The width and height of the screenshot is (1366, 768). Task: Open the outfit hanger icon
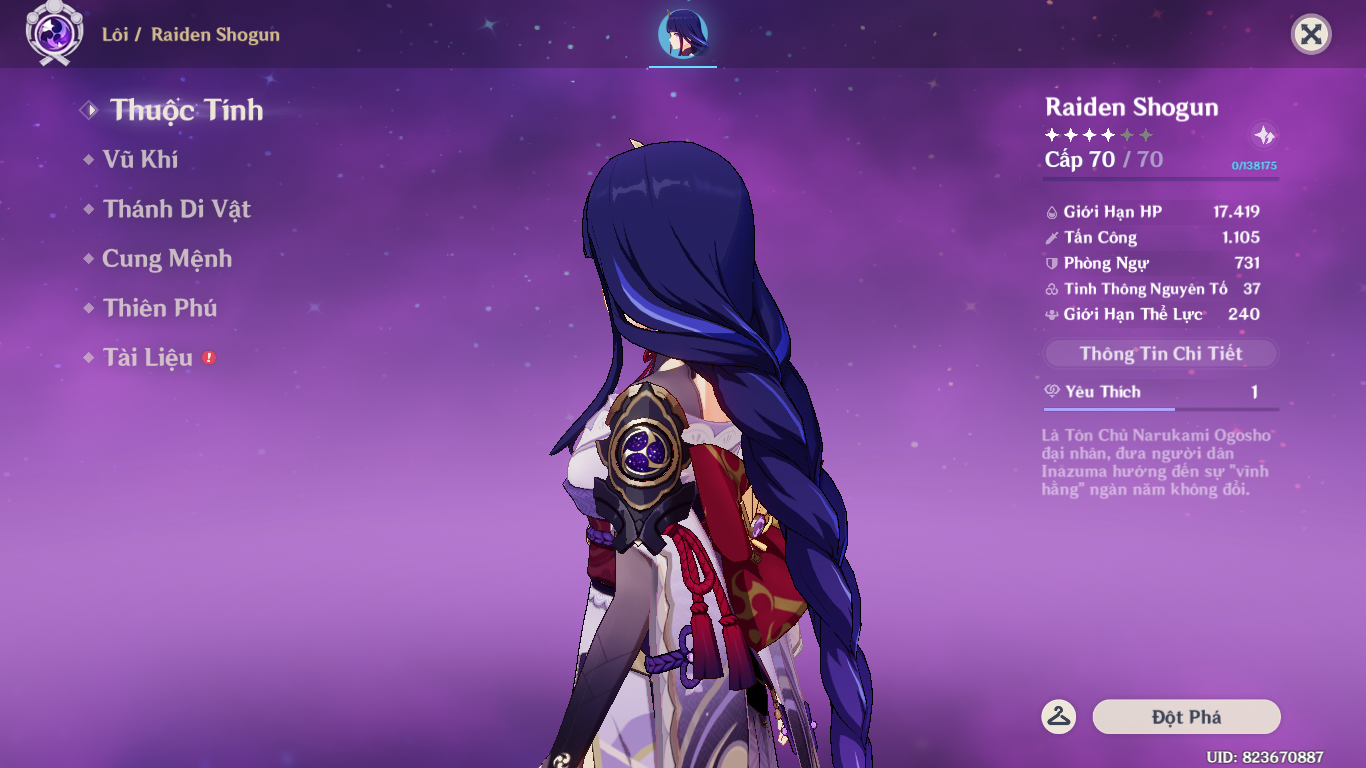pos(1059,716)
